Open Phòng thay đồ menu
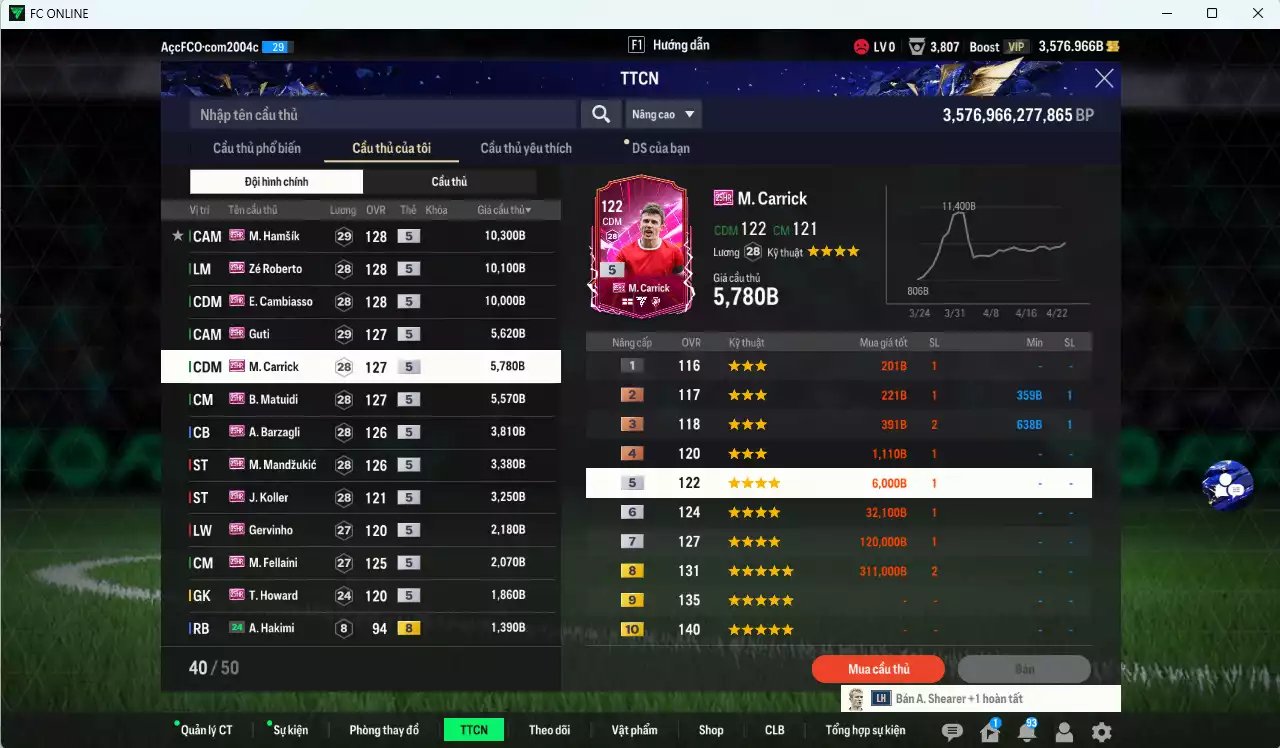1280x748 pixels. point(384,730)
